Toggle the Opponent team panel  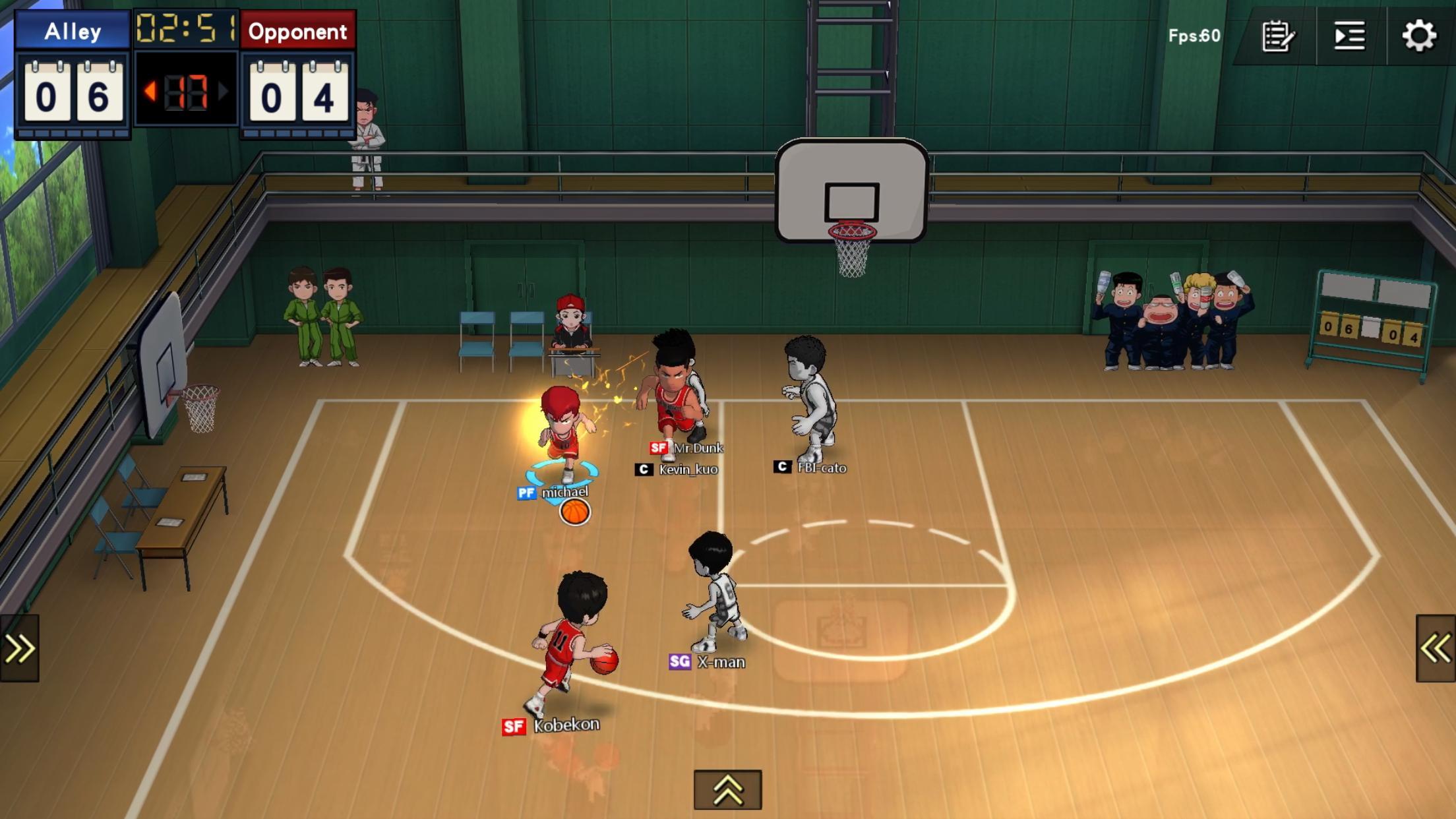(x=297, y=32)
